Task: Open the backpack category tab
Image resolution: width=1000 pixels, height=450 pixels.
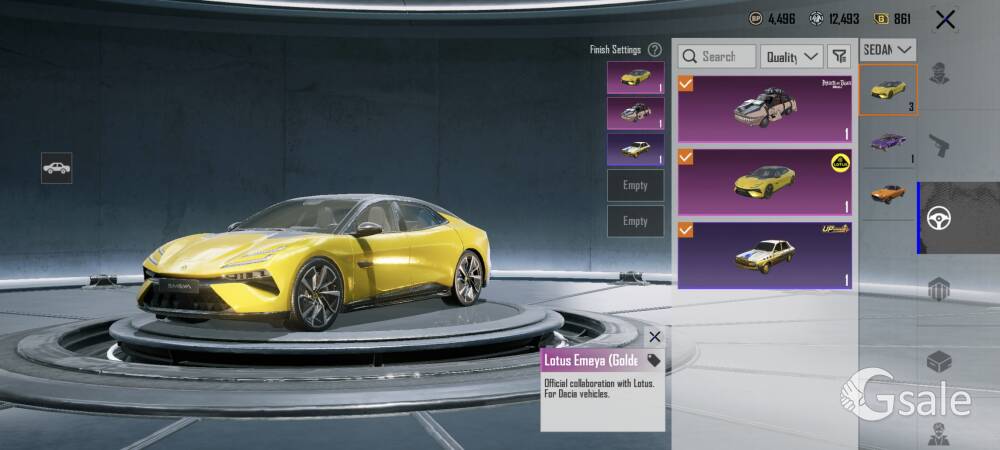Action: [x=939, y=290]
